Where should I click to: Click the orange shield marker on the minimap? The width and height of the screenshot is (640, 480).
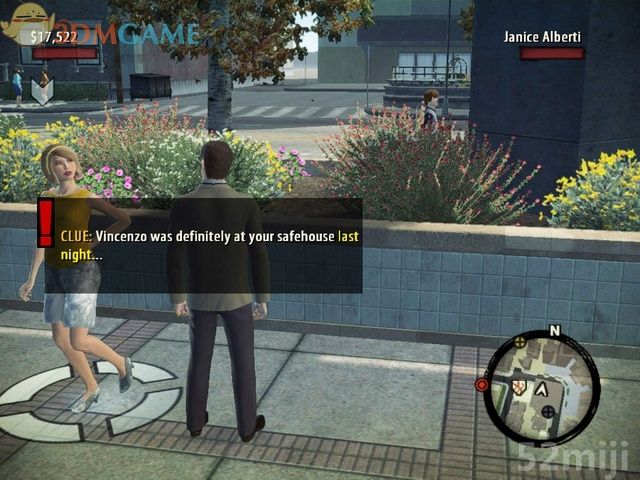[518, 387]
